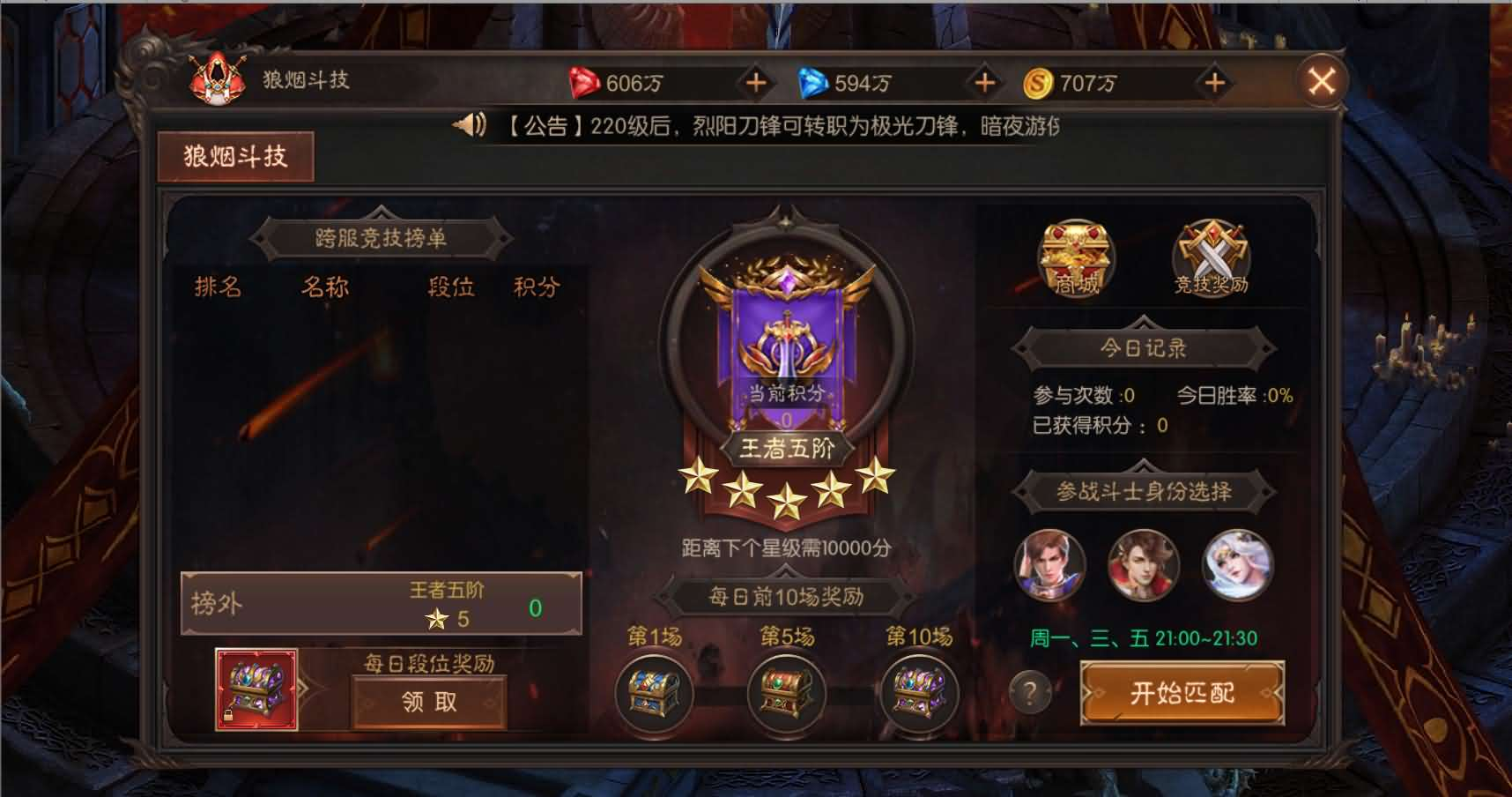Top up gold coins via plus button

[x=1215, y=83]
